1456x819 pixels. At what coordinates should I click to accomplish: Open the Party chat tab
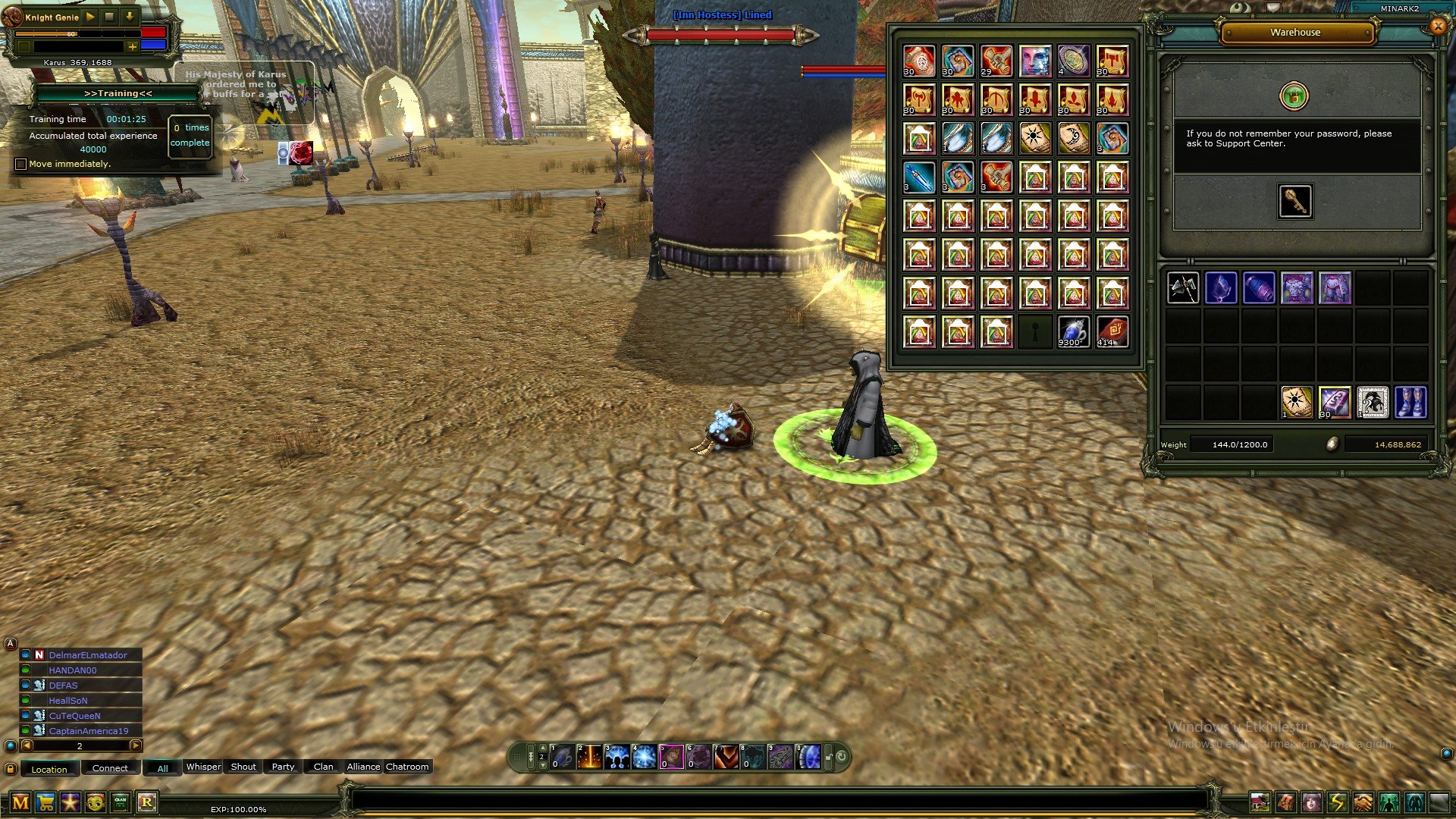point(283,767)
